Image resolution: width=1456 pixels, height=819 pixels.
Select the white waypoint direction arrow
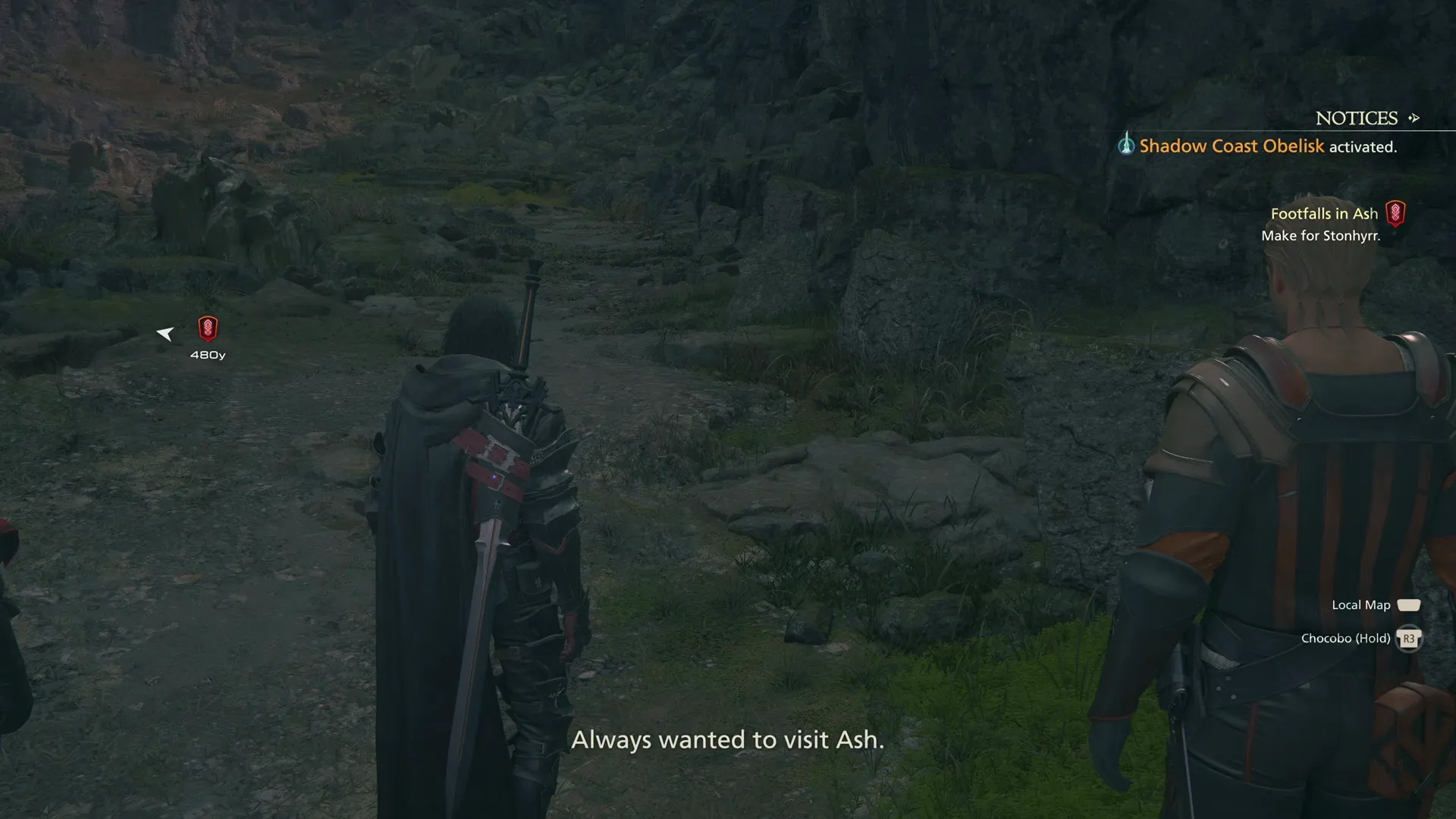165,333
